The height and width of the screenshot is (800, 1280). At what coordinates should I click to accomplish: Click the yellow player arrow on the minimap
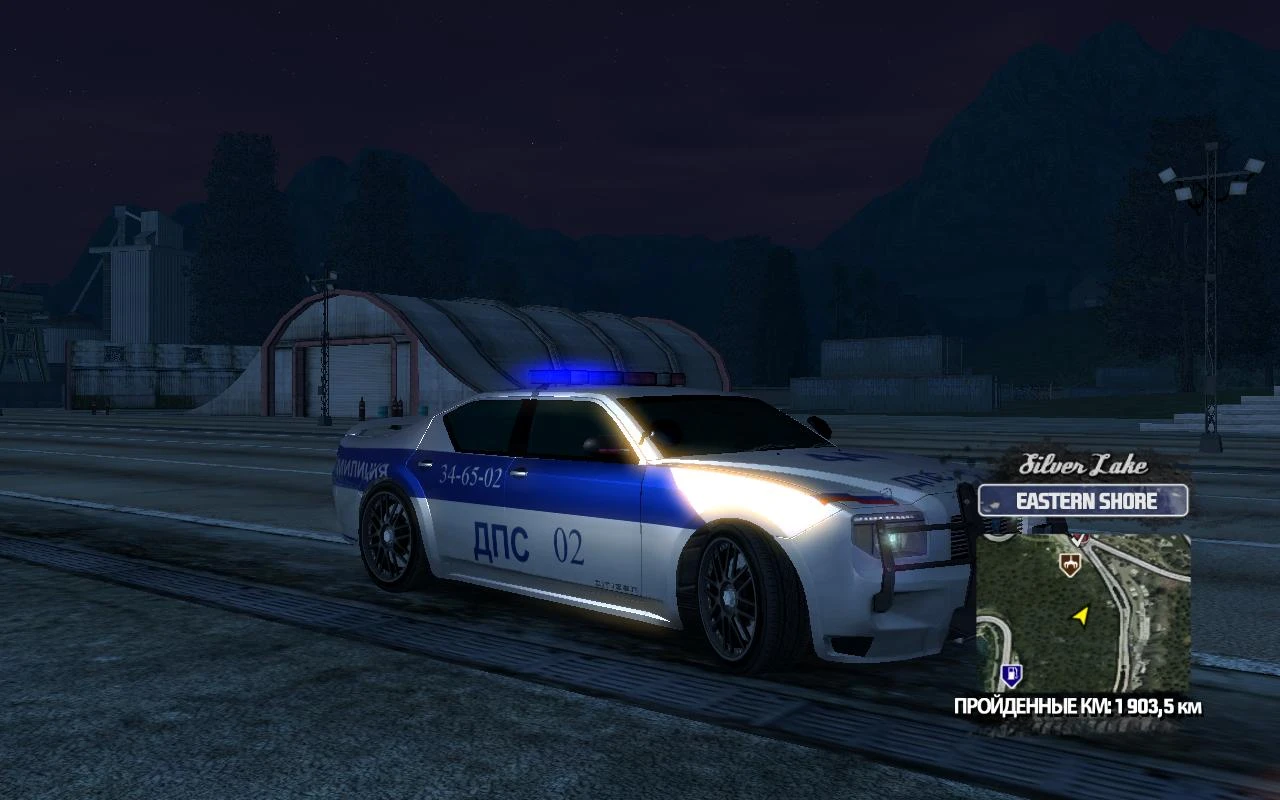click(1081, 617)
